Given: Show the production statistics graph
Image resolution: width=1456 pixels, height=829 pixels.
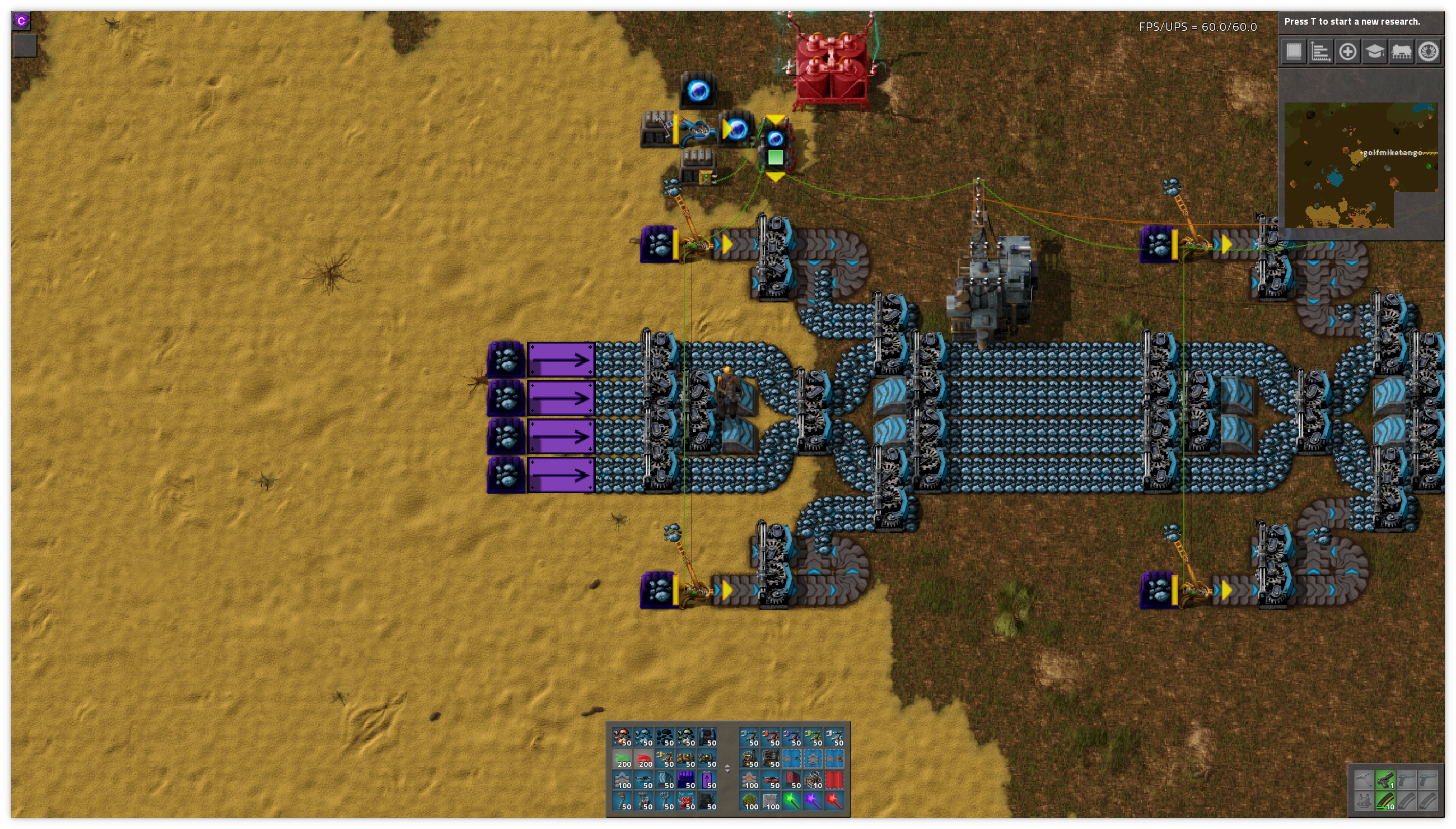Looking at the screenshot, I should click(x=1320, y=52).
